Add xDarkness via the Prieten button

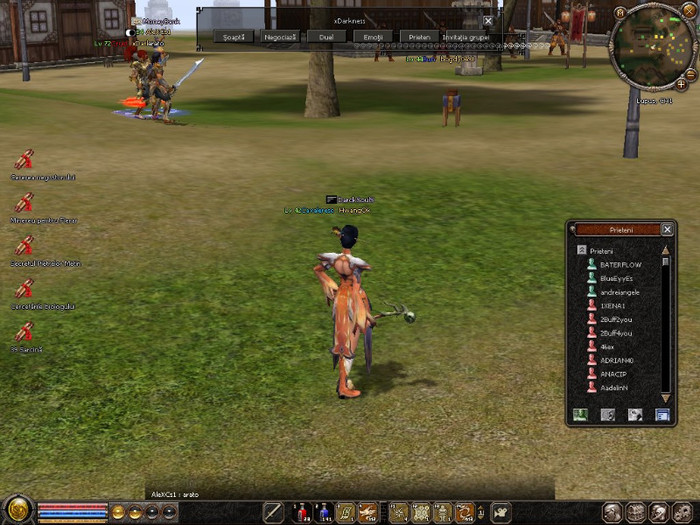pyautogui.click(x=419, y=36)
